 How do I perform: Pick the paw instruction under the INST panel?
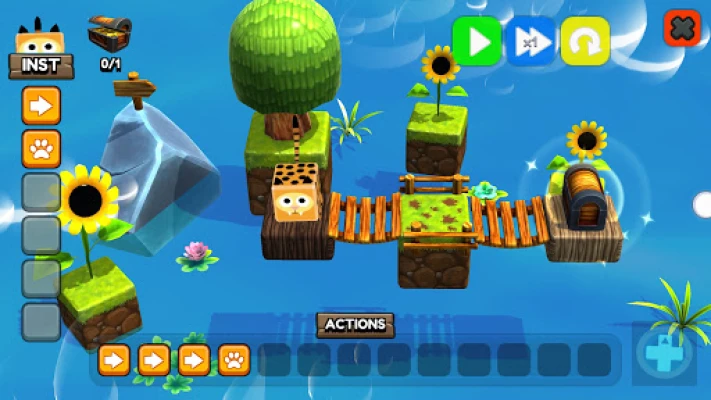(x=41, y=148)
